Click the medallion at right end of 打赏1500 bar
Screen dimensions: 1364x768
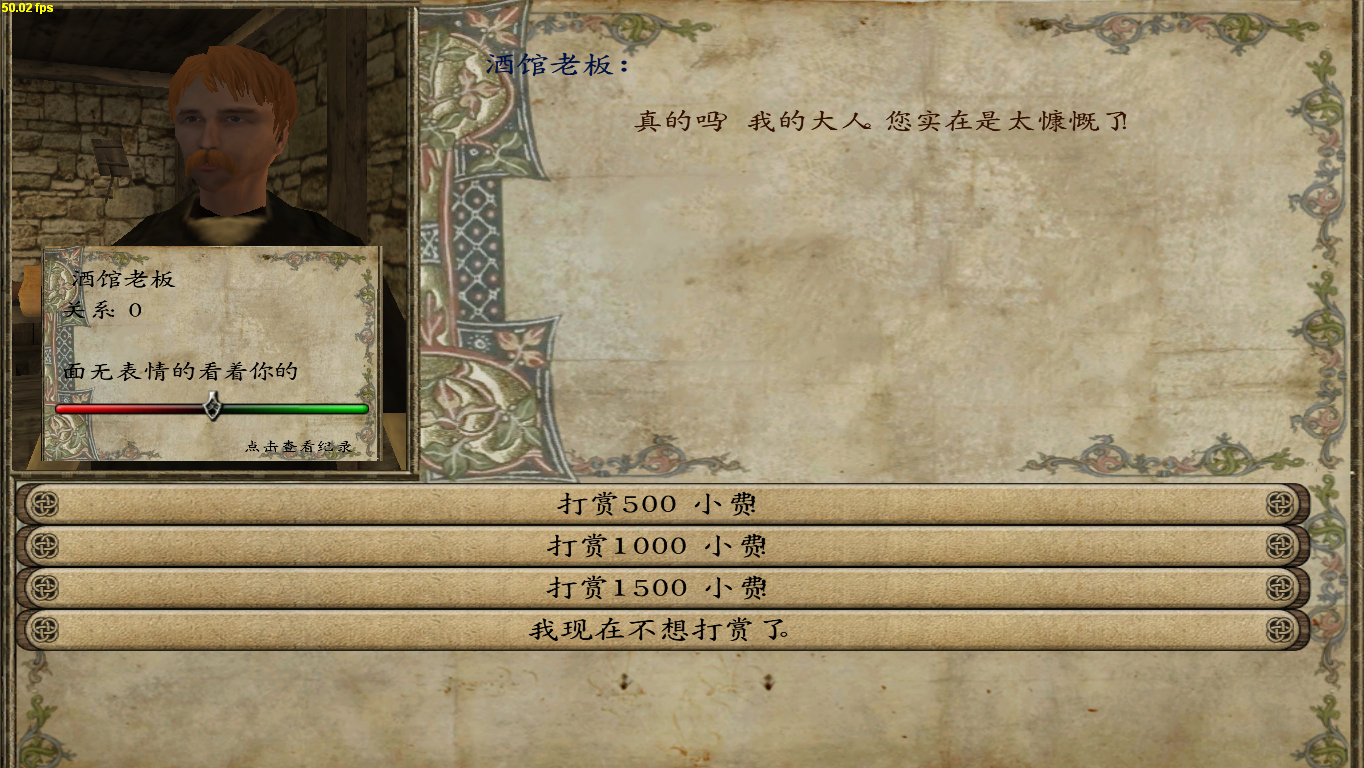(1281, 588)
